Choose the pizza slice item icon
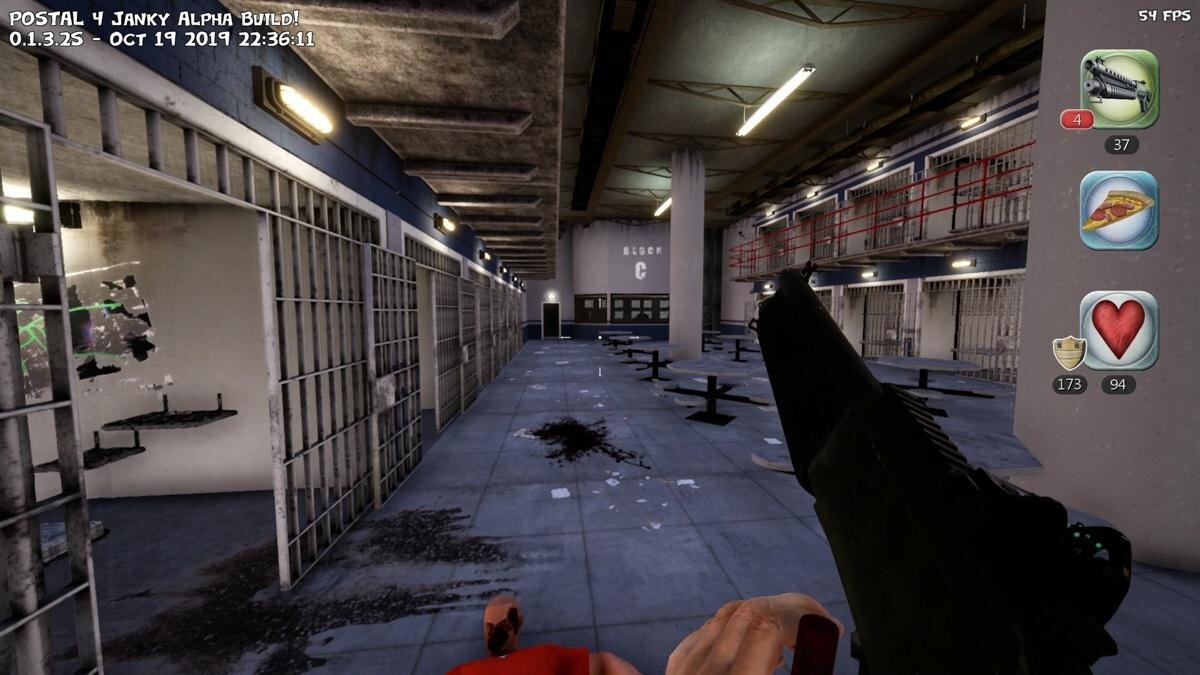This screenshot has height=675, width=1200. (1119, 210)
